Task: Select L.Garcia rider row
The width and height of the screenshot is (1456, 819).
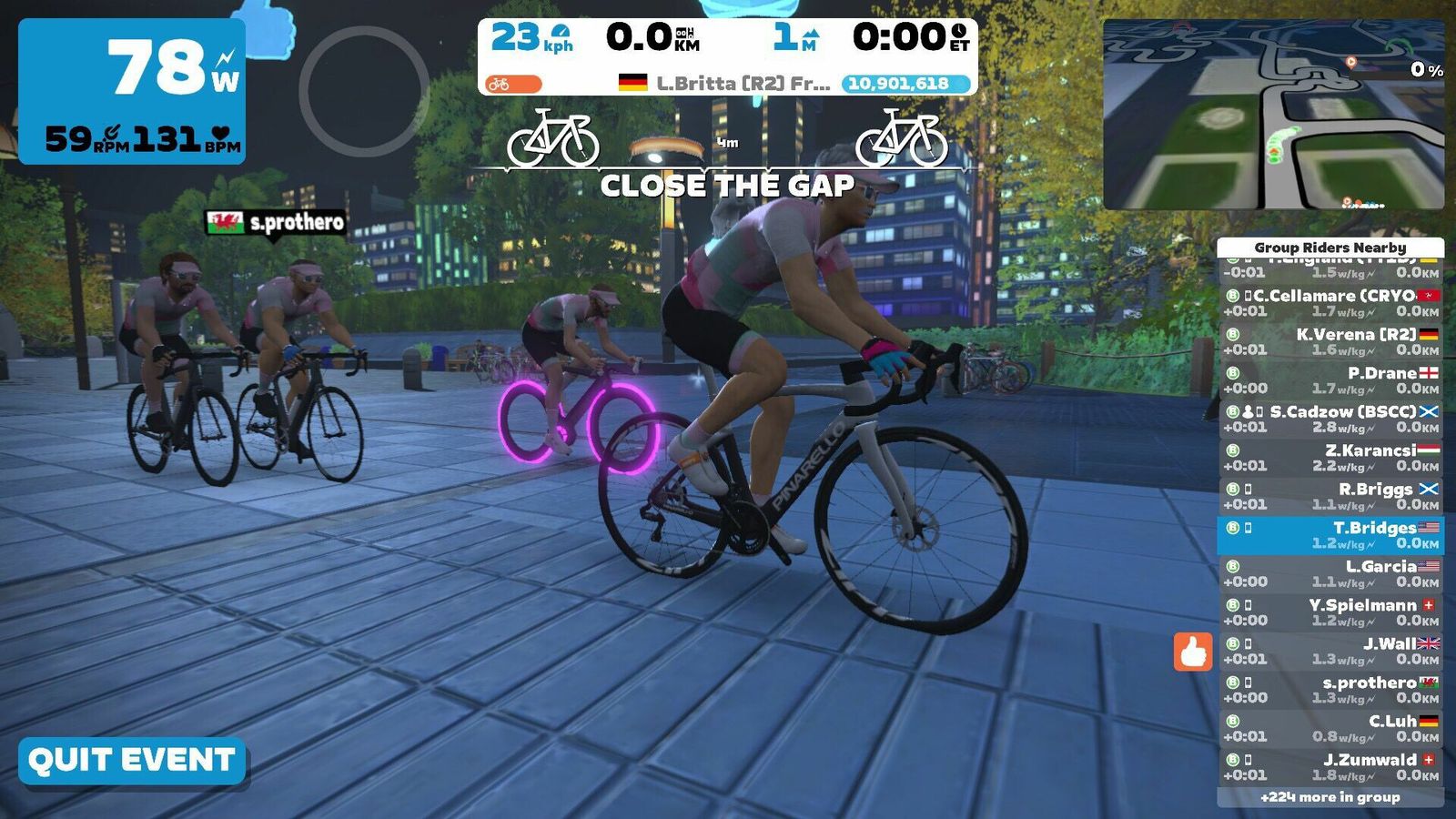Action: coord(1330,574)
